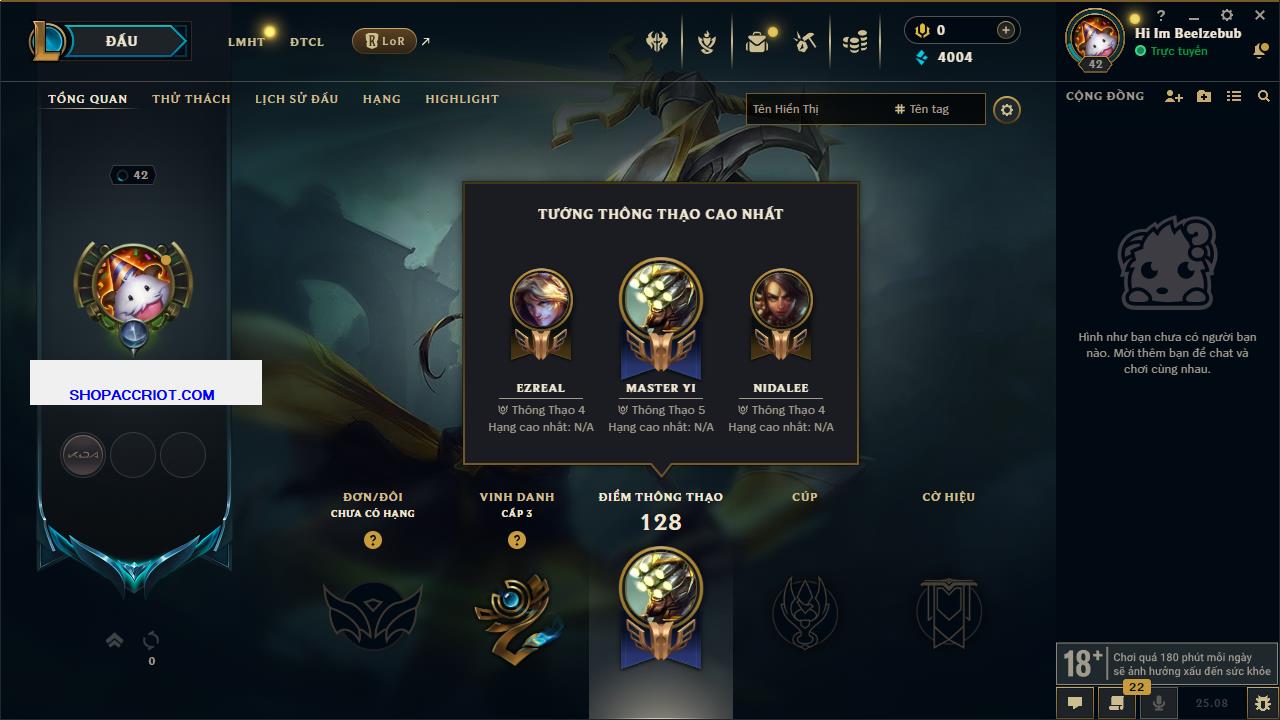Open the notifications bell

[1260, 51]
